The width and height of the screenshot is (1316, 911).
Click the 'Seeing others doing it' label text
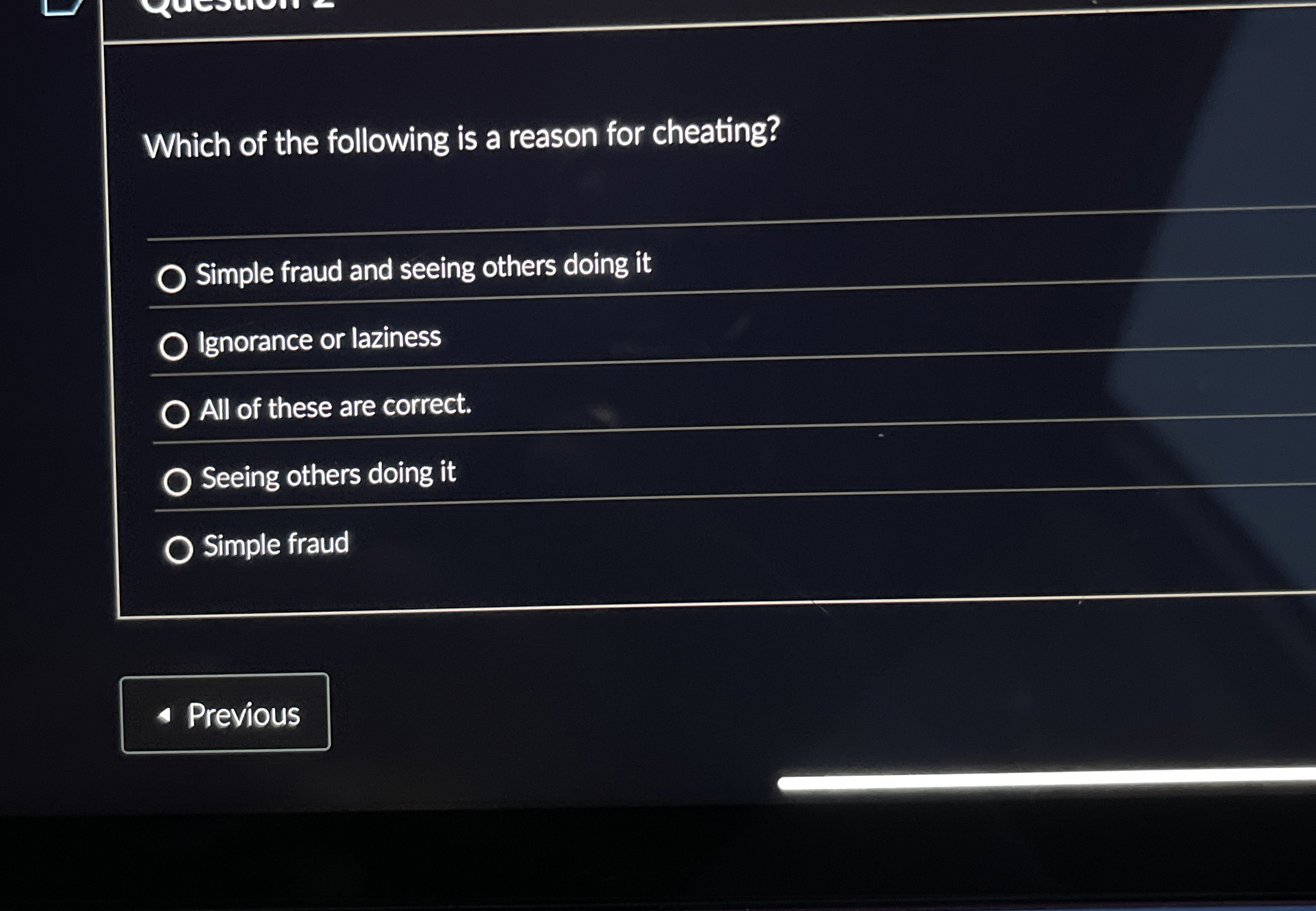click(x=328, y=478)
